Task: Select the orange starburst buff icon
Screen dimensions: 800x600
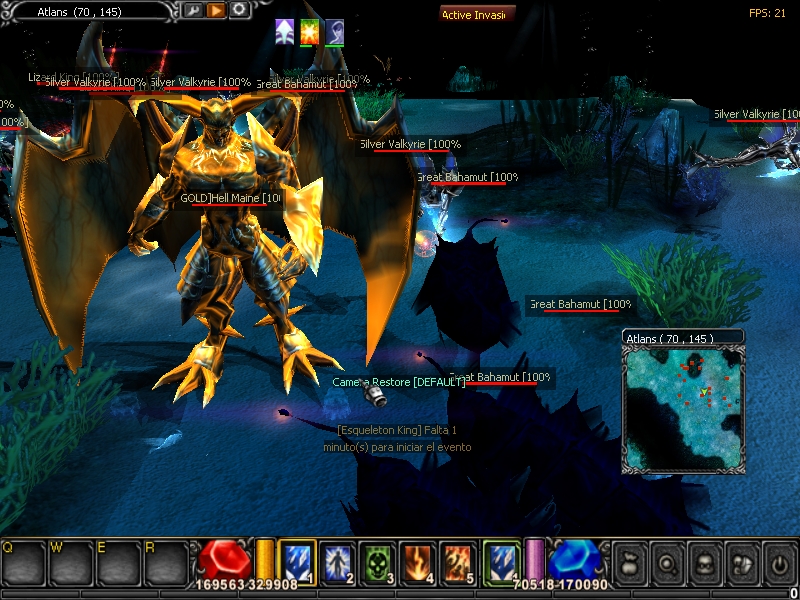Action: [x=309, y=31]
